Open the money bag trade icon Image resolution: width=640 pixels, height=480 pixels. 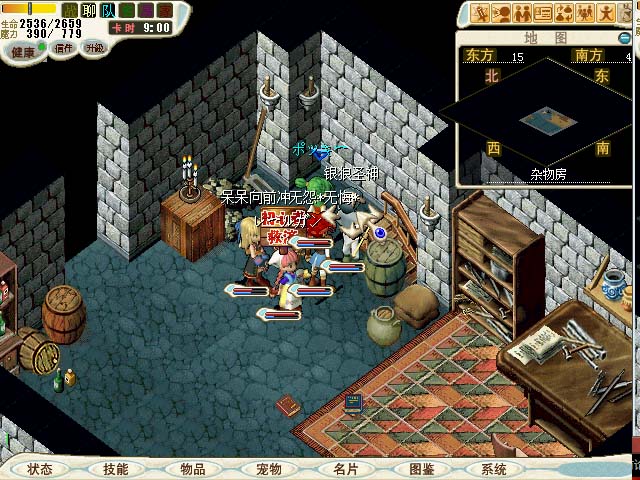(x=566, y=13)
